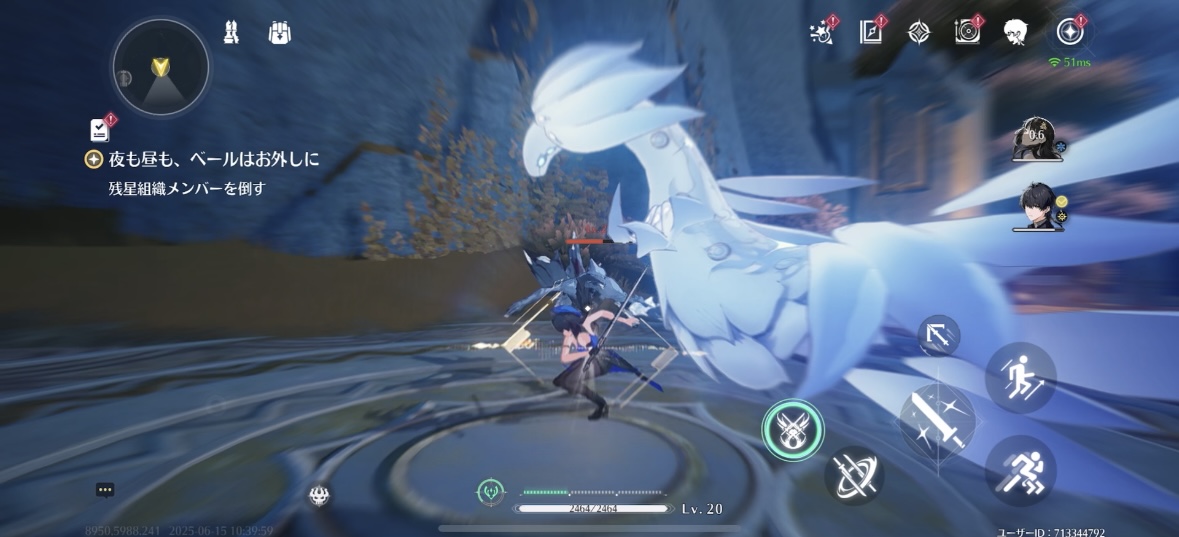The height and width of the screenshot is (537, 1179).
Task: Activate the green-ringed echo skill
Action: tap(793, 431)
